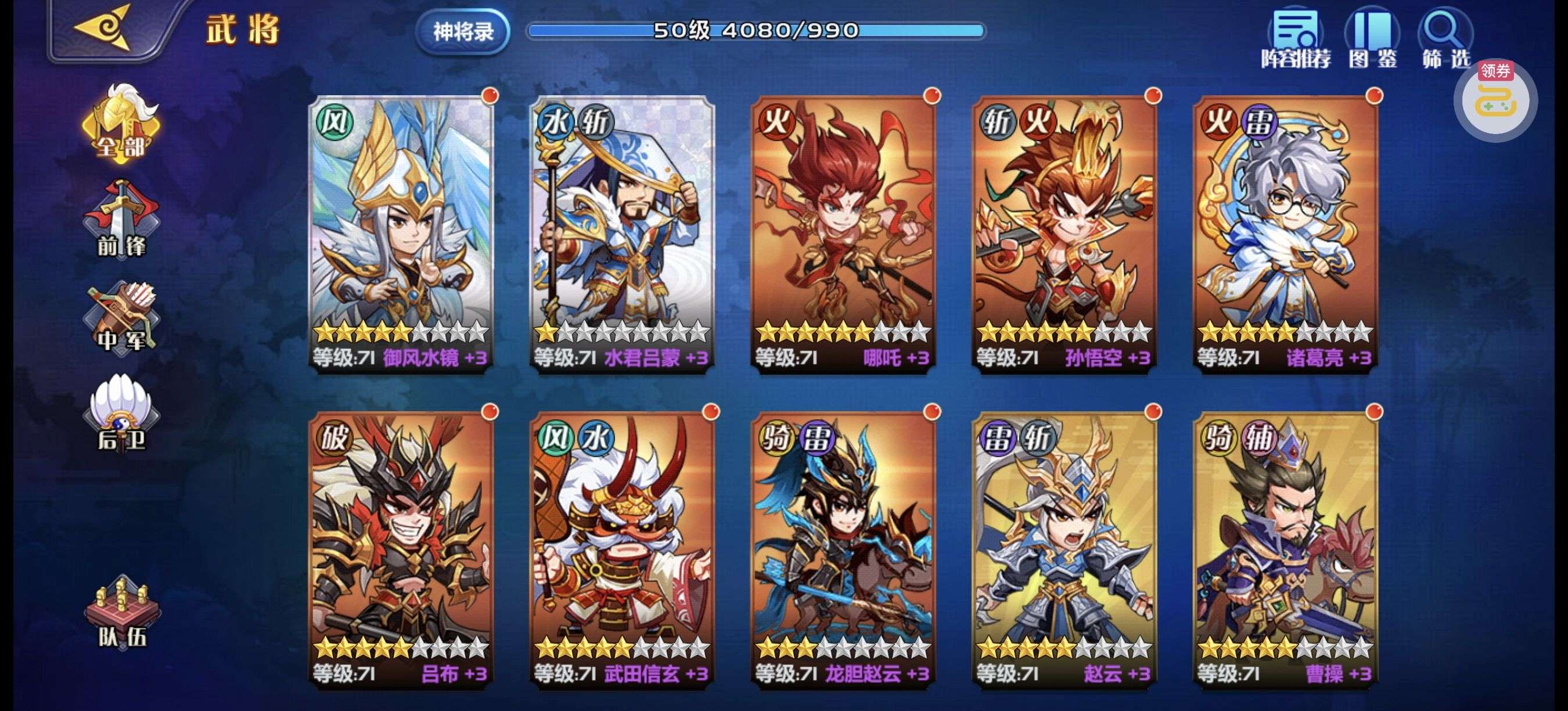Open the 曹操 hero card
This screenshot has height=711, width=1568.
(1286, 548)
